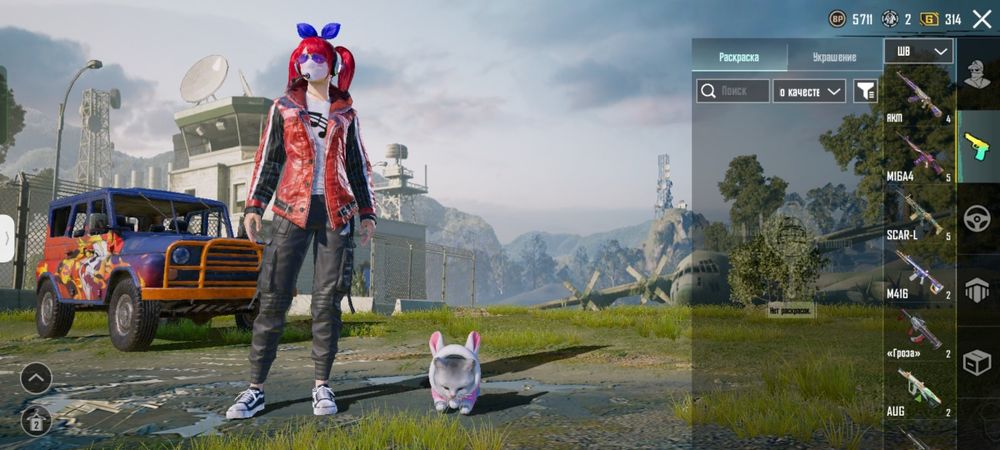Open the filter funnel button
This screenshot has width=1000, height=450.
(x=866, y=91)
